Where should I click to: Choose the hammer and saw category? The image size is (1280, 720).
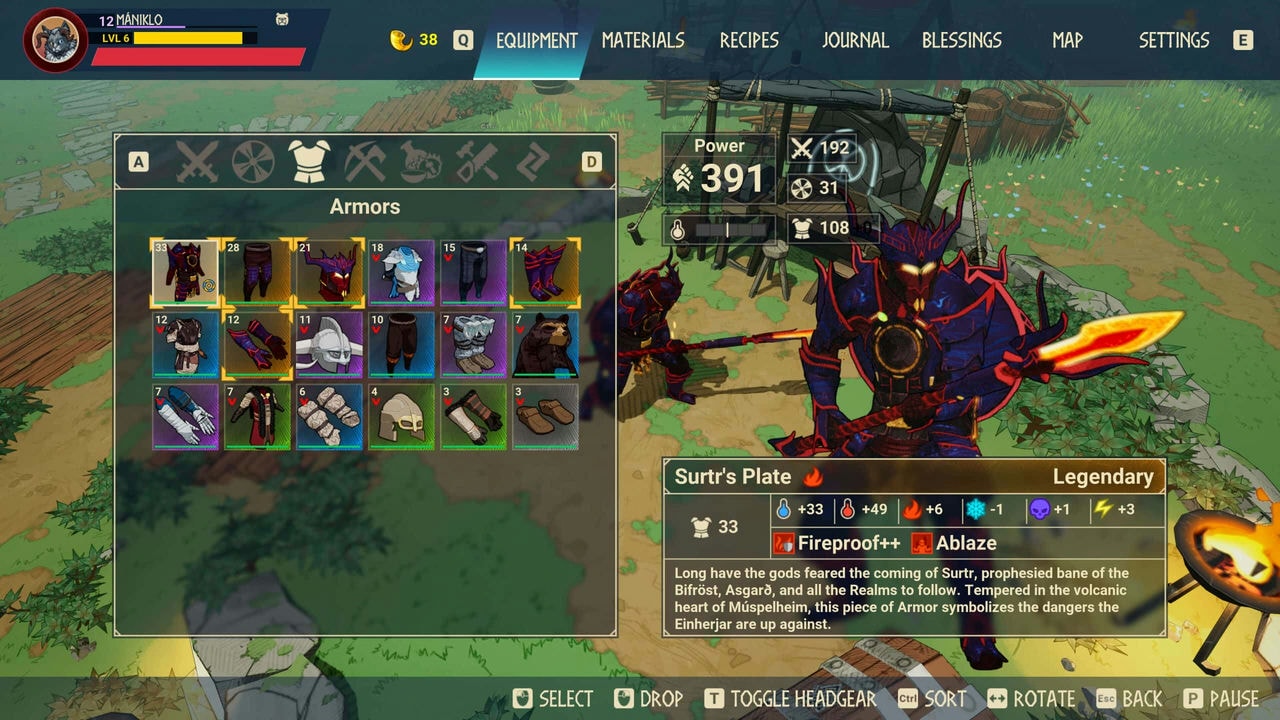click(477, 162)
